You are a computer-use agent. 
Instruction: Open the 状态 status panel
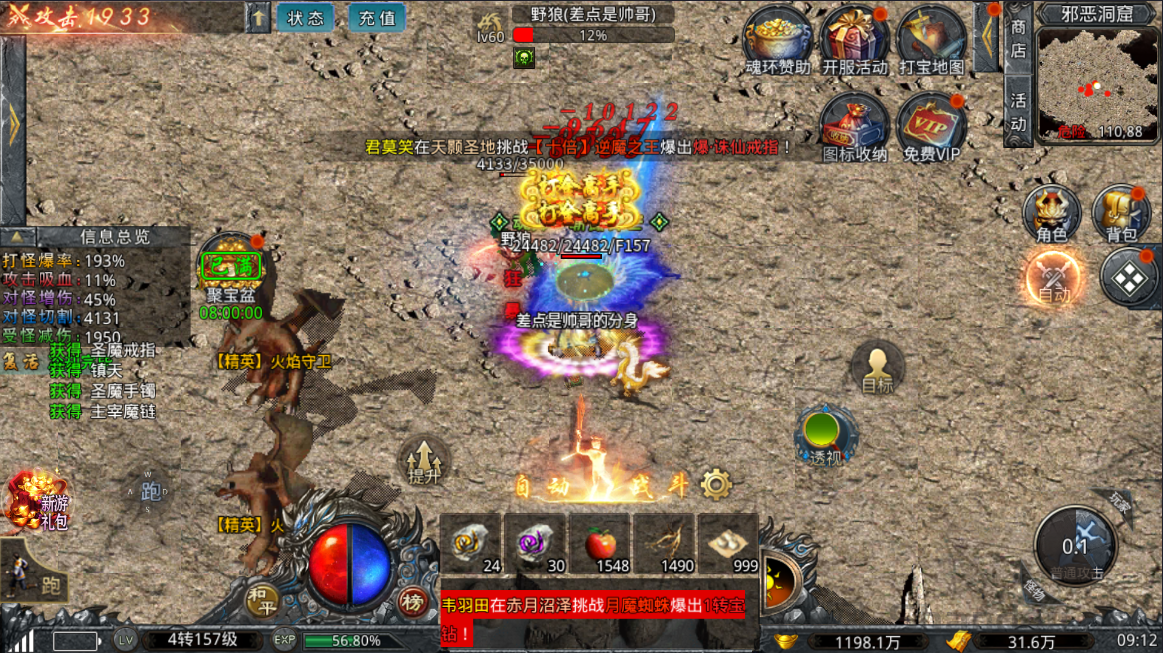(305, 17)
